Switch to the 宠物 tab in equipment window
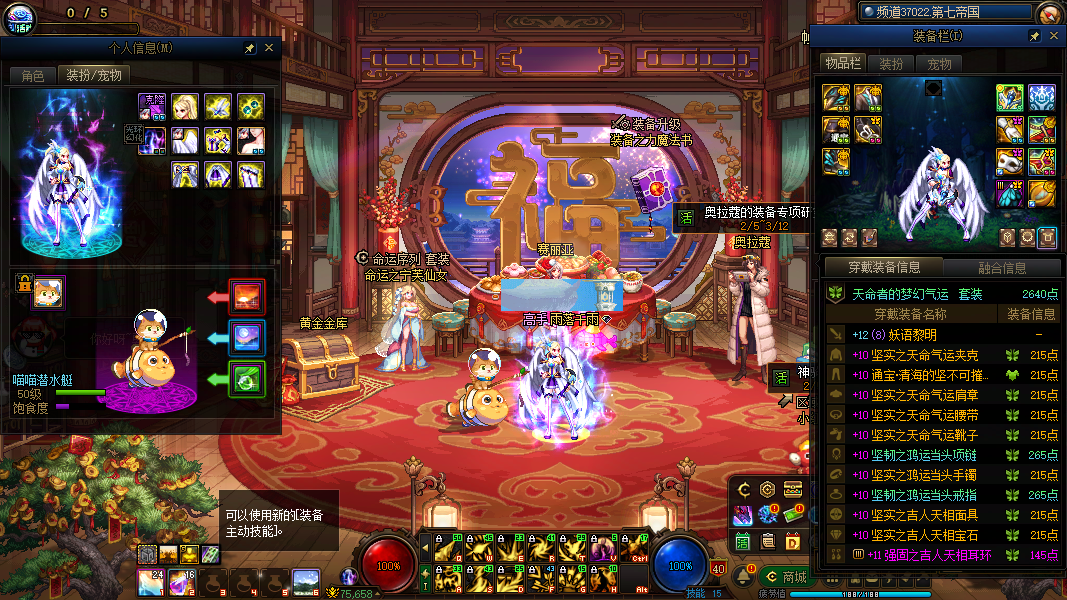This screenshot has width=1067, height=600. (939, 64)
